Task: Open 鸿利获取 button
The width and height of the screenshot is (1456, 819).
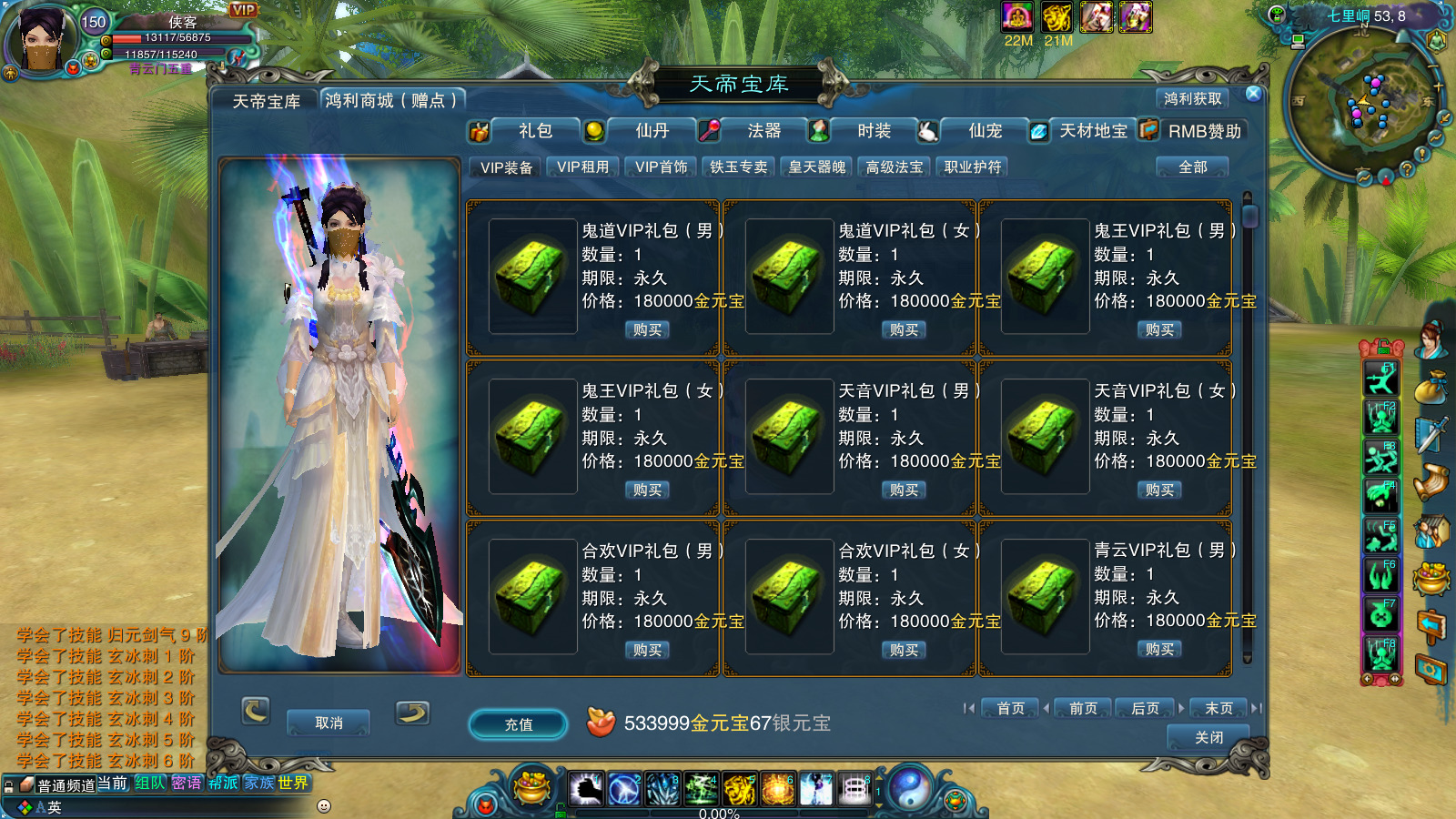Action: click(x=1192, y=98)
